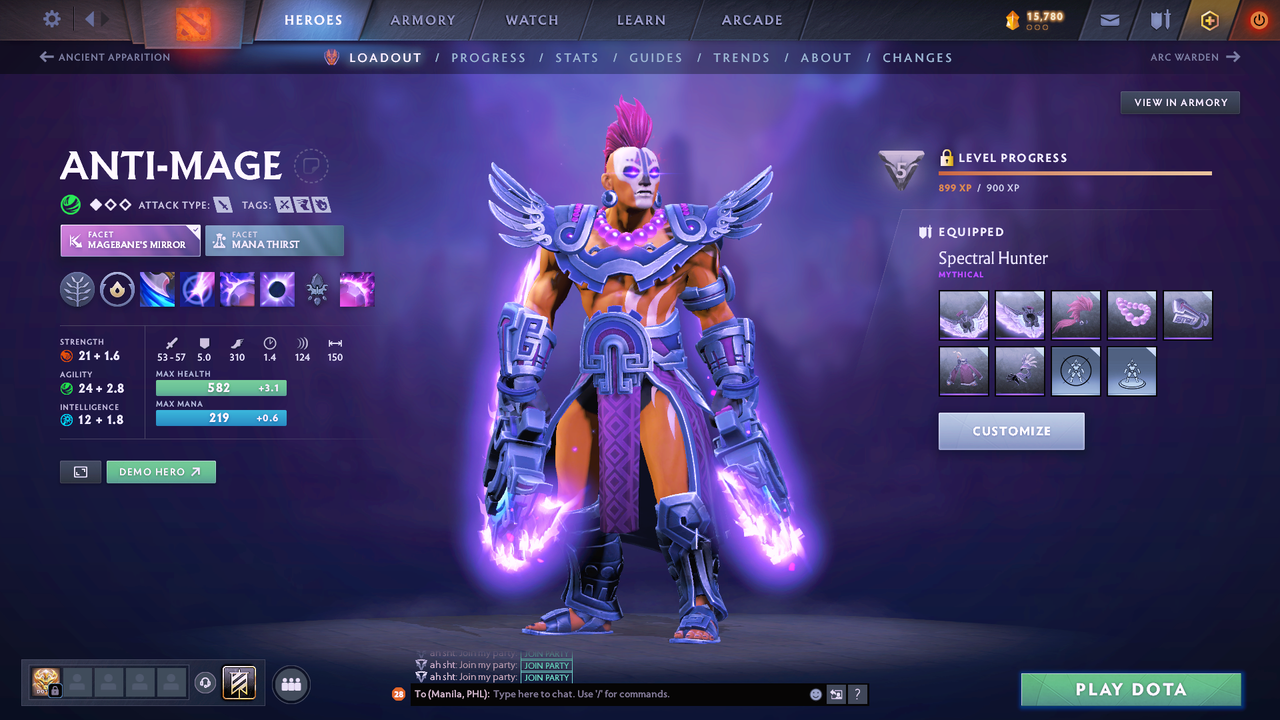Viewport: 1280px width, 720px height.
Task: Select the Magebane's Mirror facet
Action: [x=130, y=240]
